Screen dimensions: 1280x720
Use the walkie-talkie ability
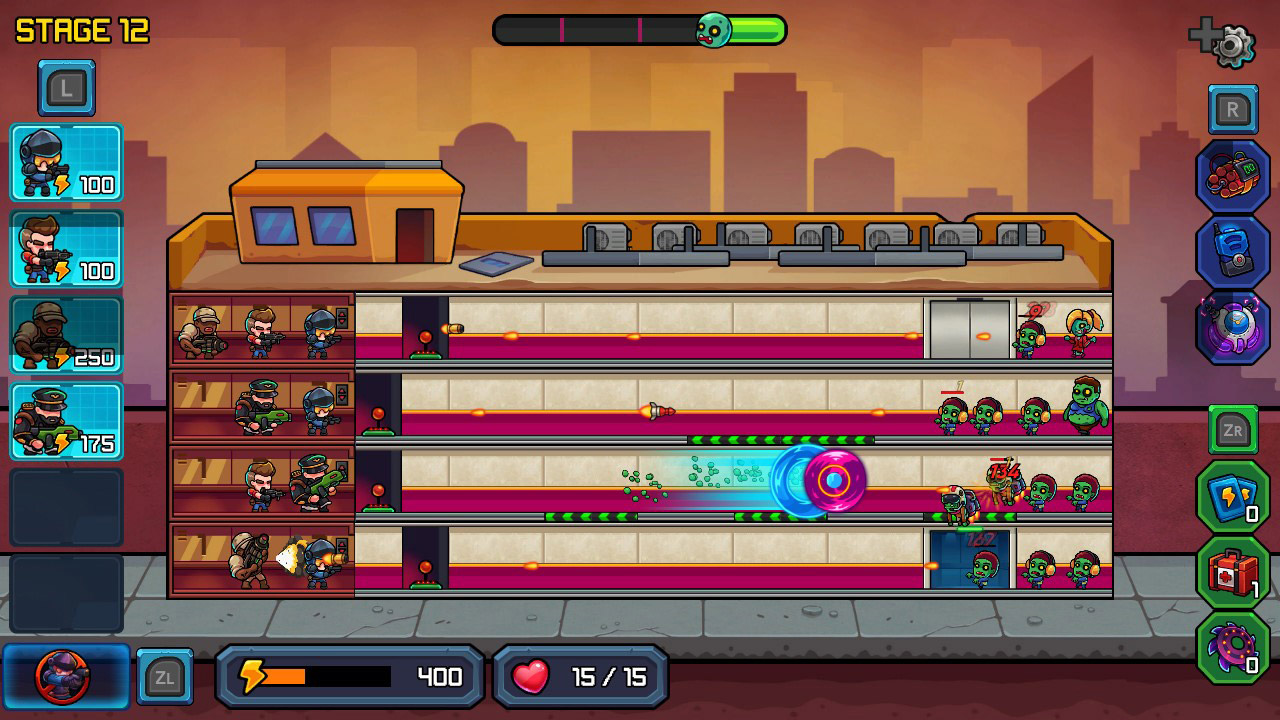1233,252
